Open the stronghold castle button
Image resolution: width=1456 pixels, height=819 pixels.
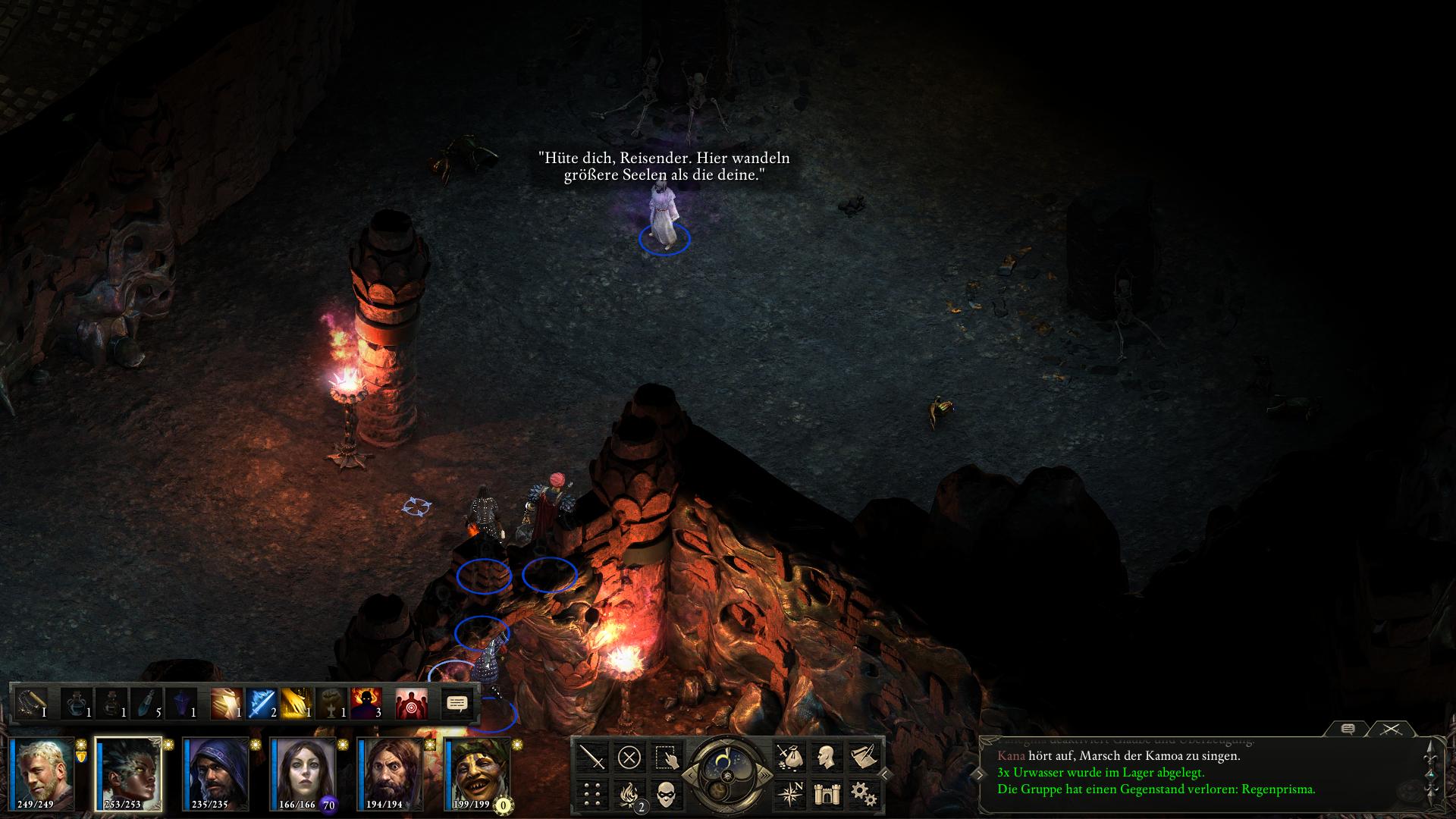pyautogui.click(x=826, y=794)
